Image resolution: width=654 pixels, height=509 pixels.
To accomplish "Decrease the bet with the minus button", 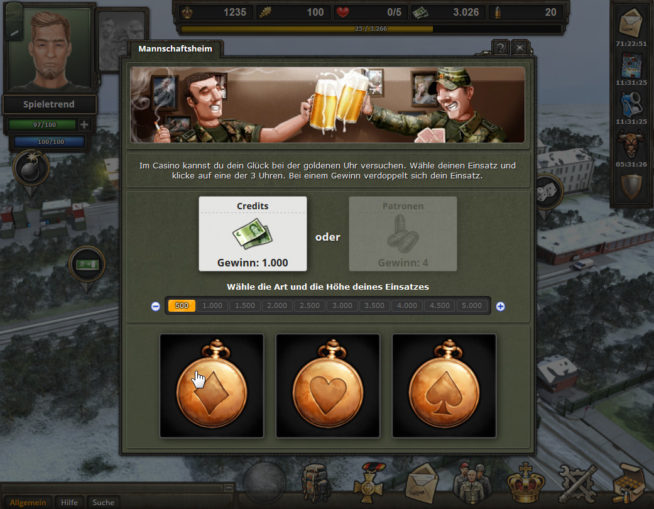I will pyautogui.click(x=155, y=306).
